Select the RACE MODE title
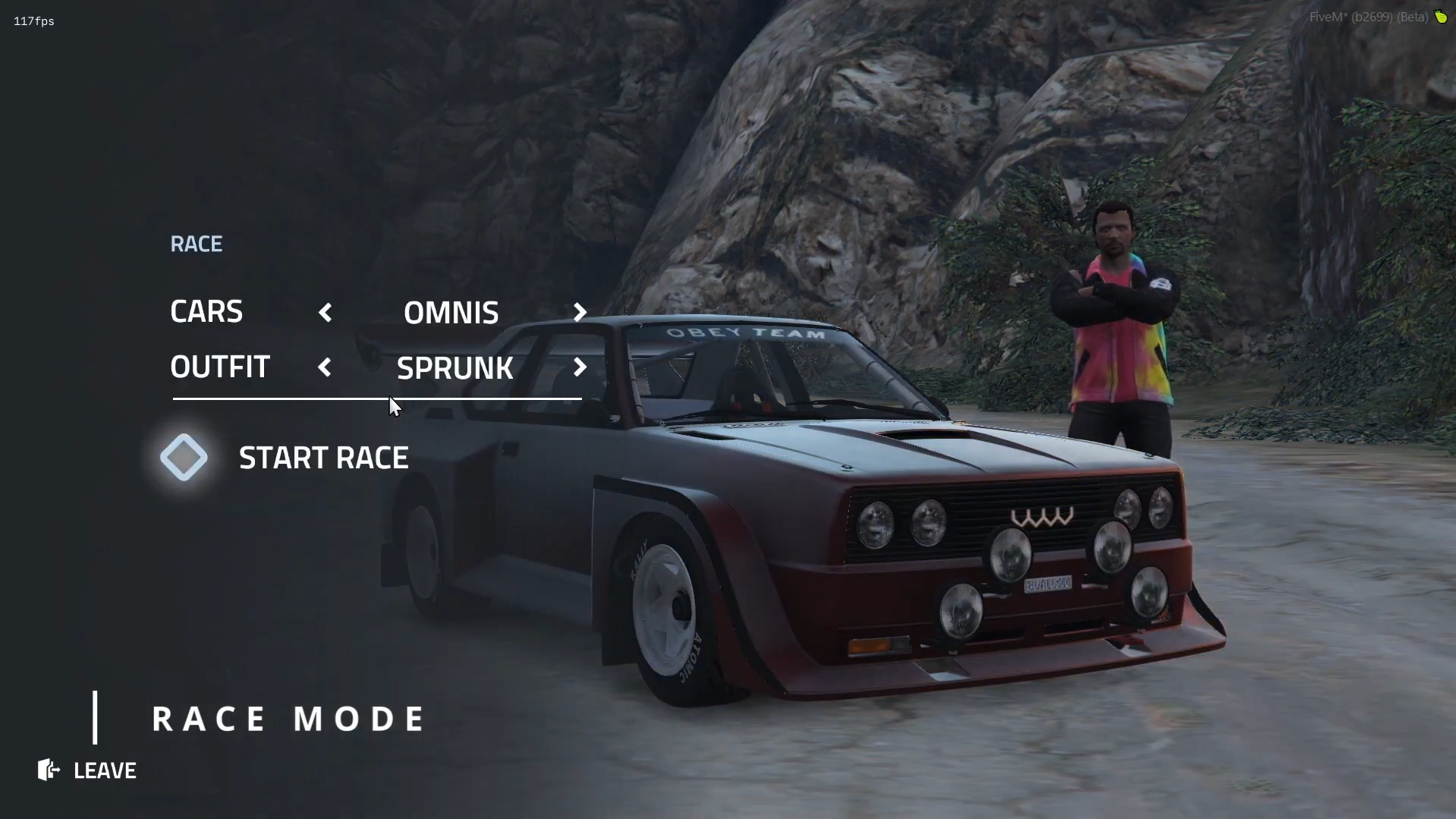The image size is (1456, 819). click(x=288, y=717)
